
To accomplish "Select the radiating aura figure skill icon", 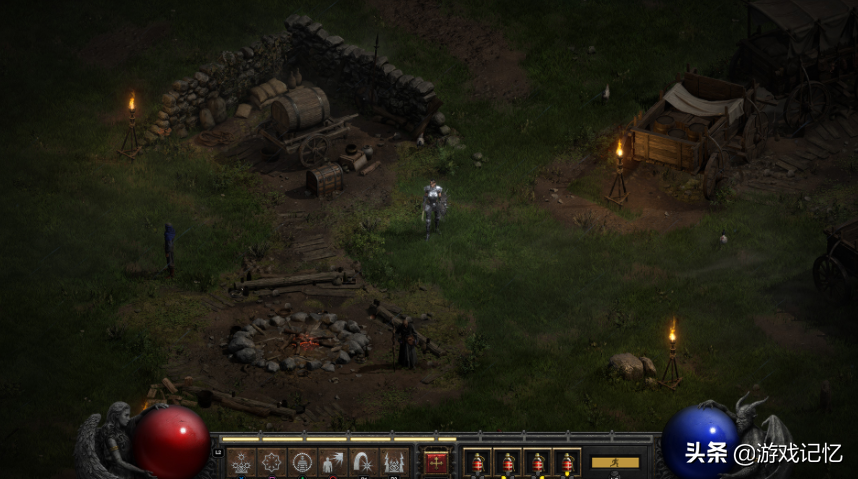I will click(x=241, y=462).
